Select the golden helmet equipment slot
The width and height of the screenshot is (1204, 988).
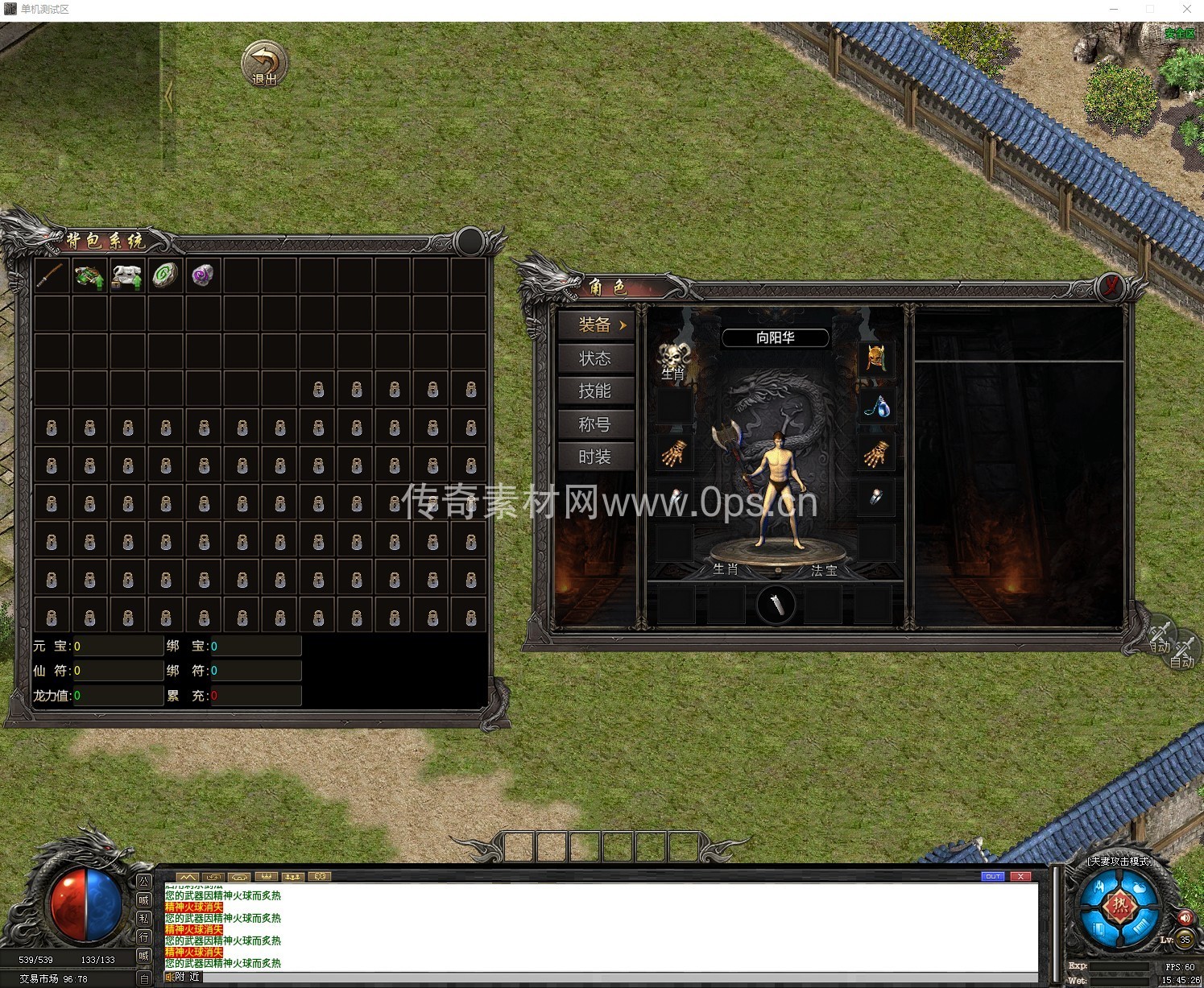click(875, 358)
